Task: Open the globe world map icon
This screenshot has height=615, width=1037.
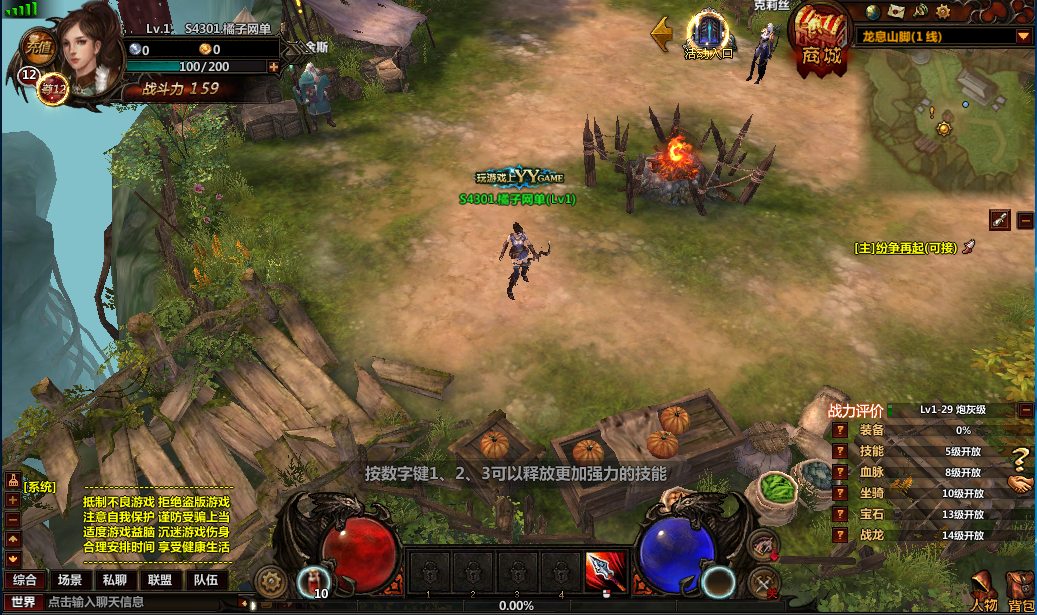Action: (873, 12)
